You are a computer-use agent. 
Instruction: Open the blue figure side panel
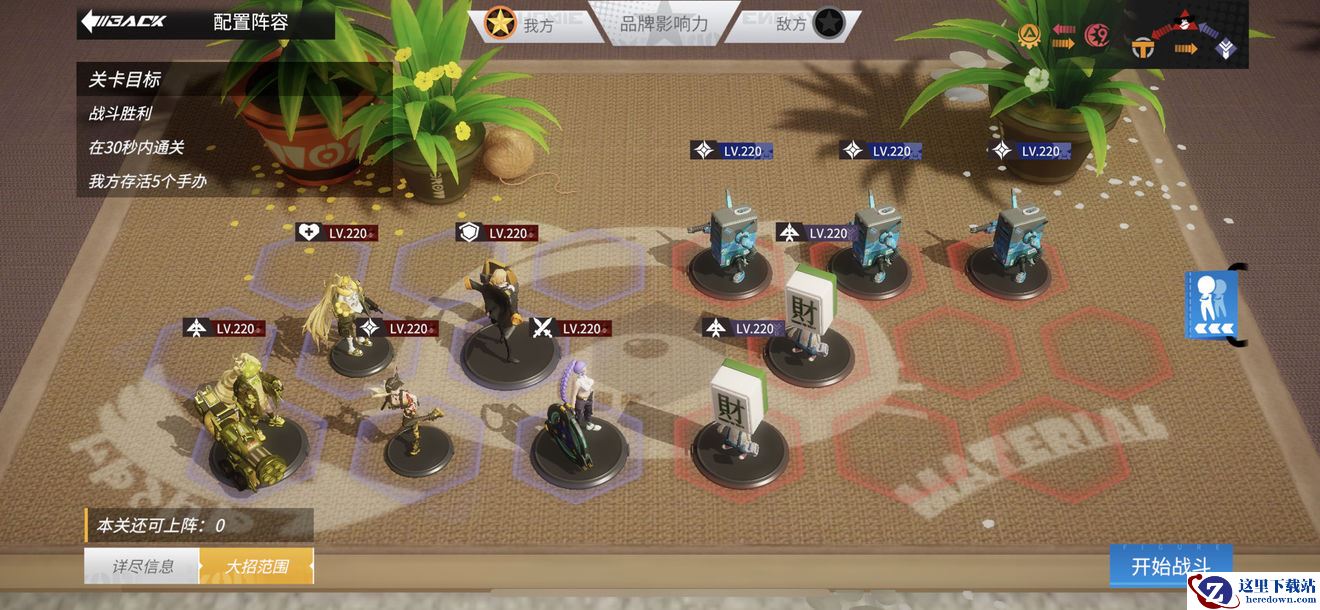[1212, 304]
